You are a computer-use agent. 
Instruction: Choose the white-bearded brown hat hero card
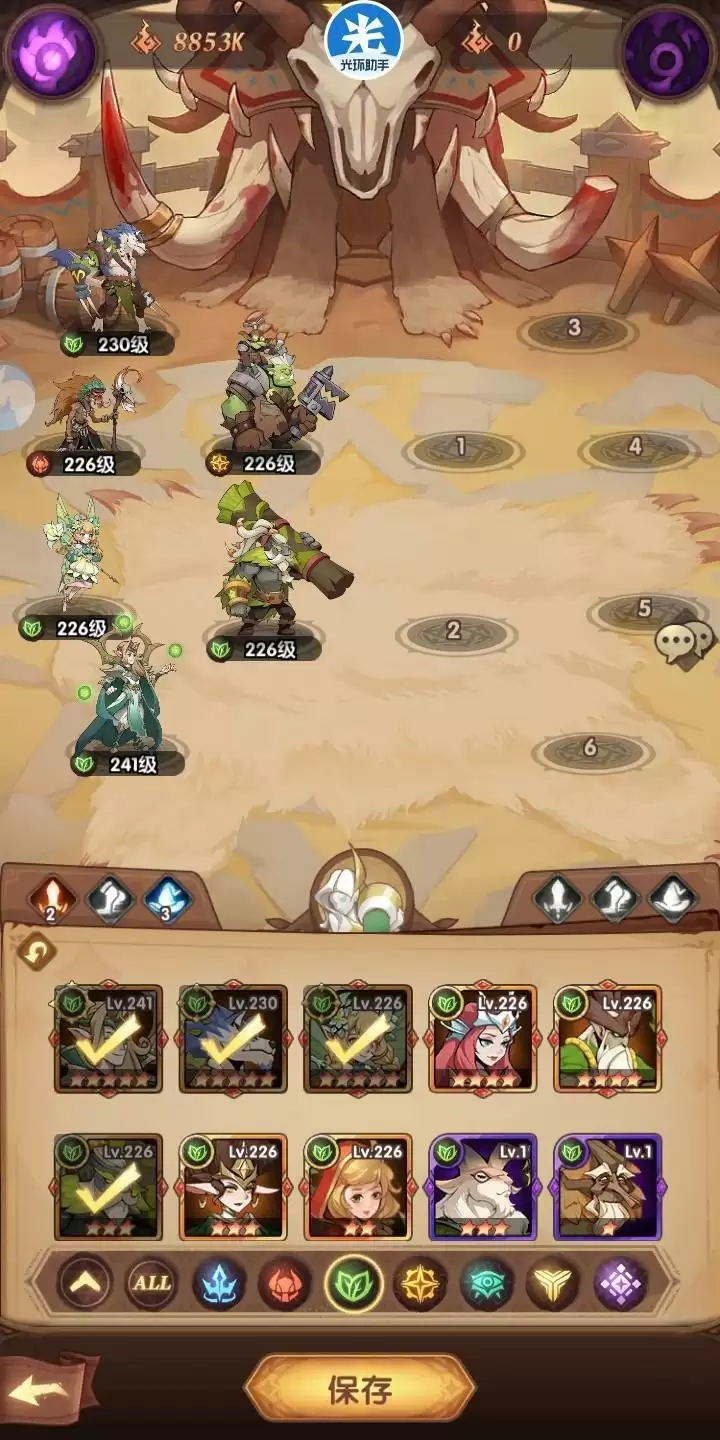click(608, 1038)
